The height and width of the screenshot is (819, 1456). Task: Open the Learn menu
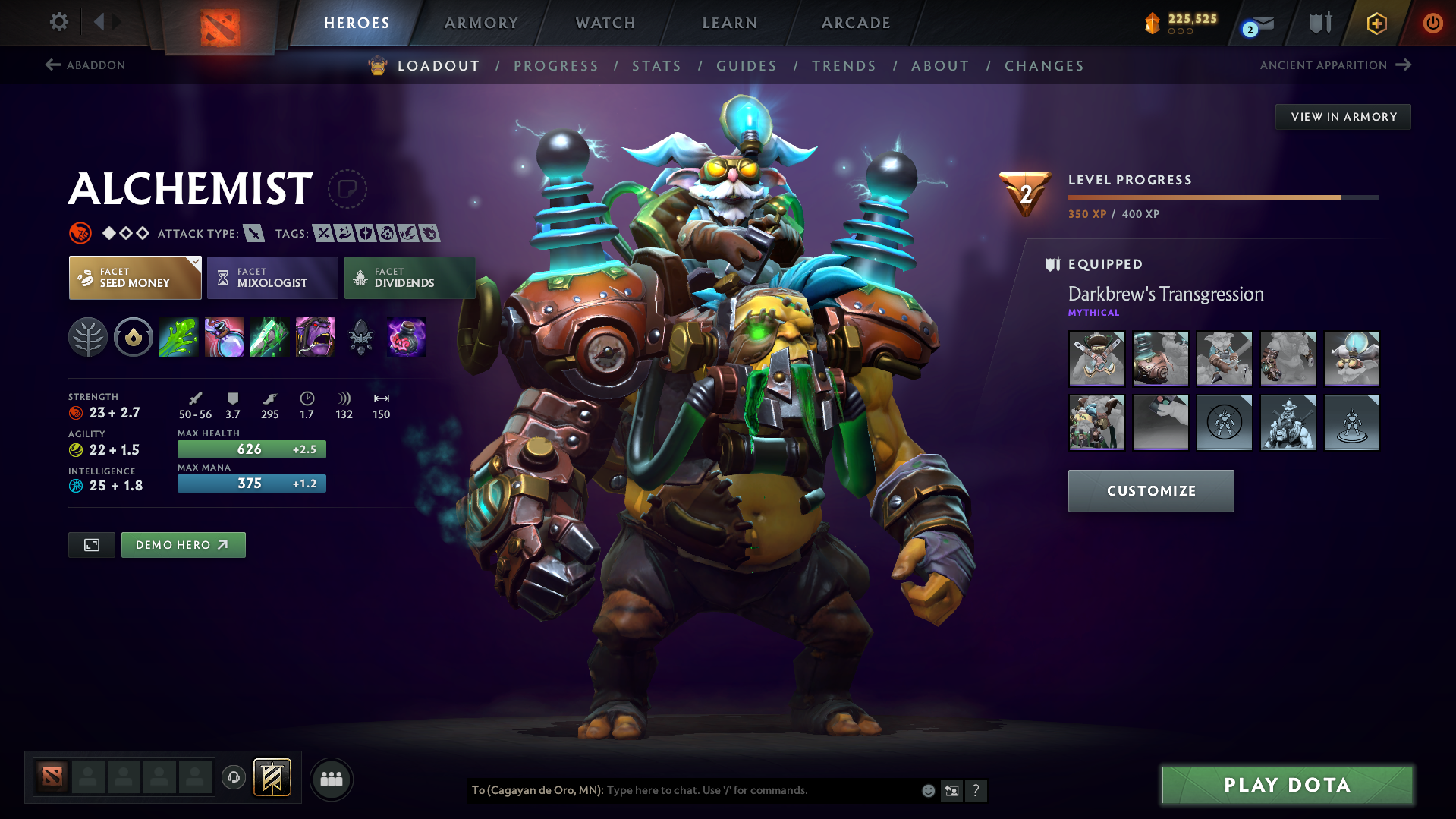[730, 23]
